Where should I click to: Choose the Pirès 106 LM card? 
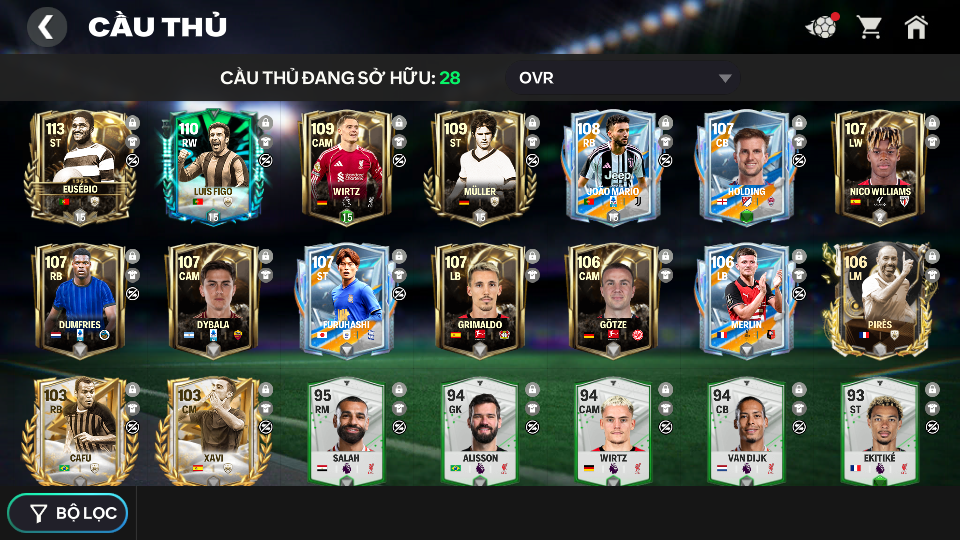(879, 299)
